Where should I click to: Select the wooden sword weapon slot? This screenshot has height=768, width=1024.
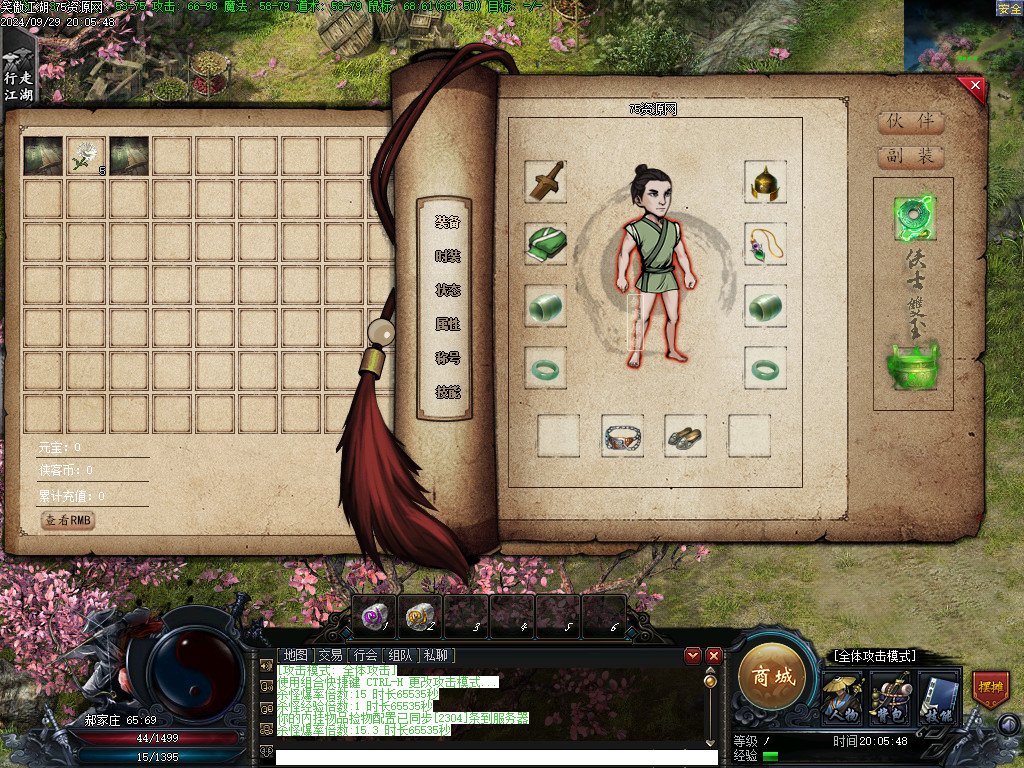point(546,181)
